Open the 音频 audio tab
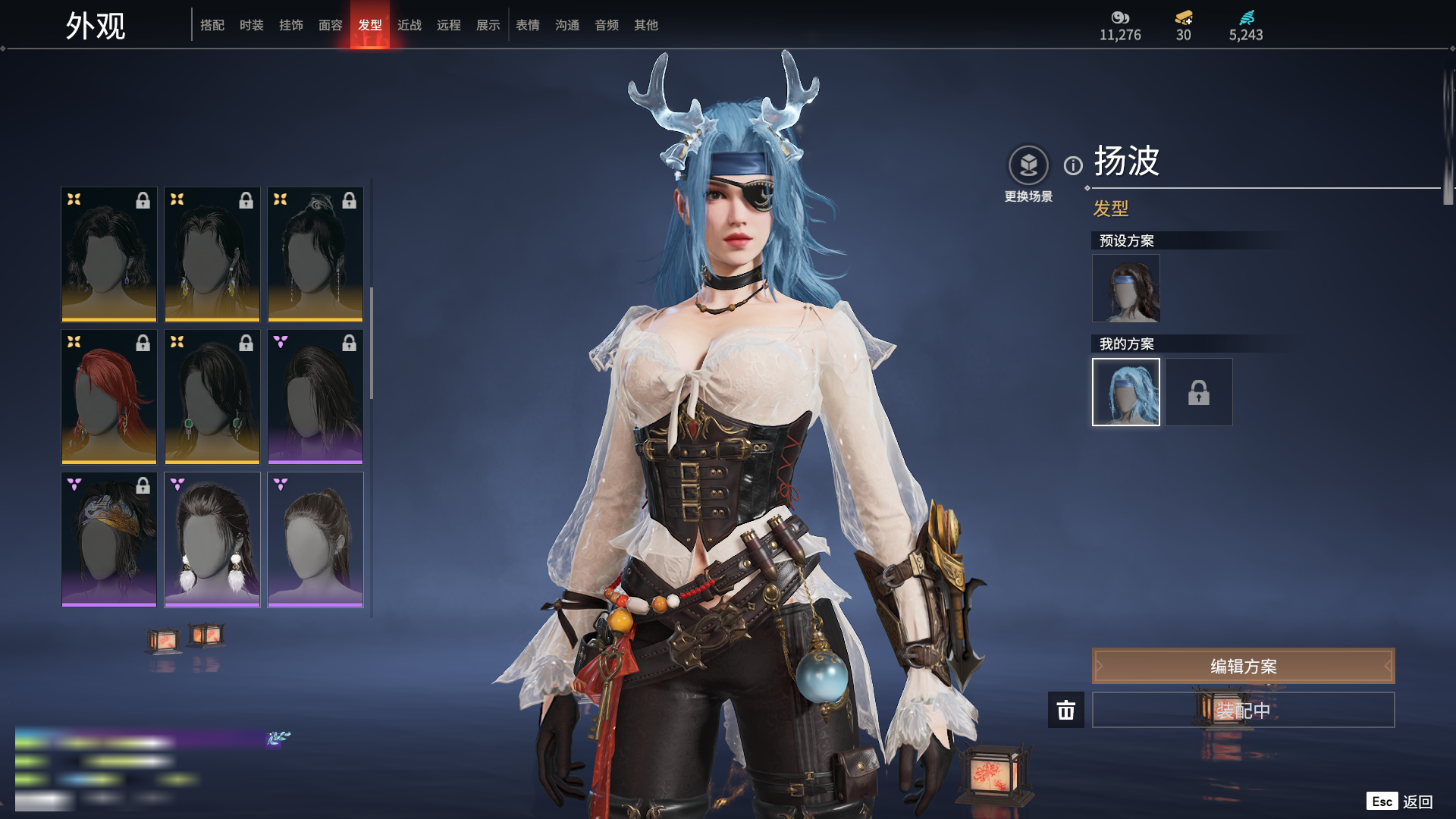The width and height of the screenshot is (1456, 819). click(607, 25)
